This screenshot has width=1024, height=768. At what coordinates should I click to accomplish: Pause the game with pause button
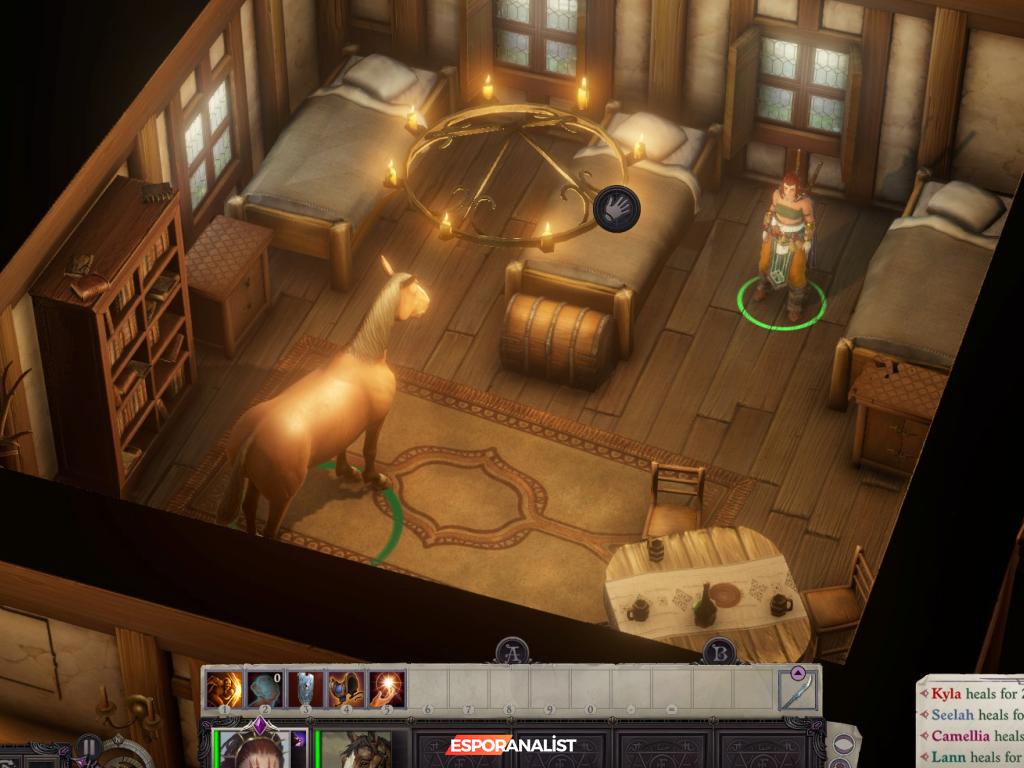(88, 747)
